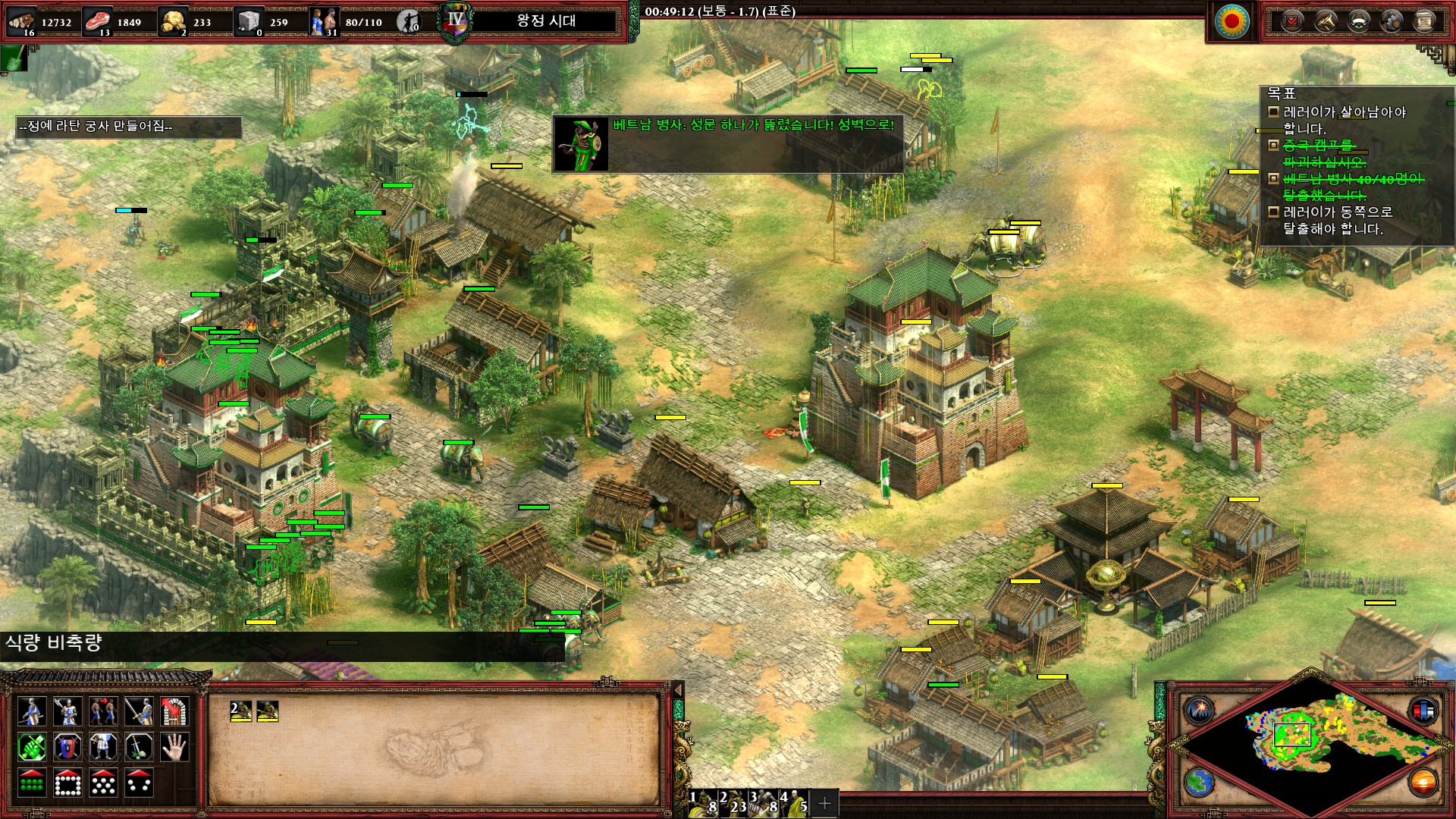This screenshot has height=819, width=1456.
Task: Open the tech tree gears button
Action: (x=1392, y=21)
